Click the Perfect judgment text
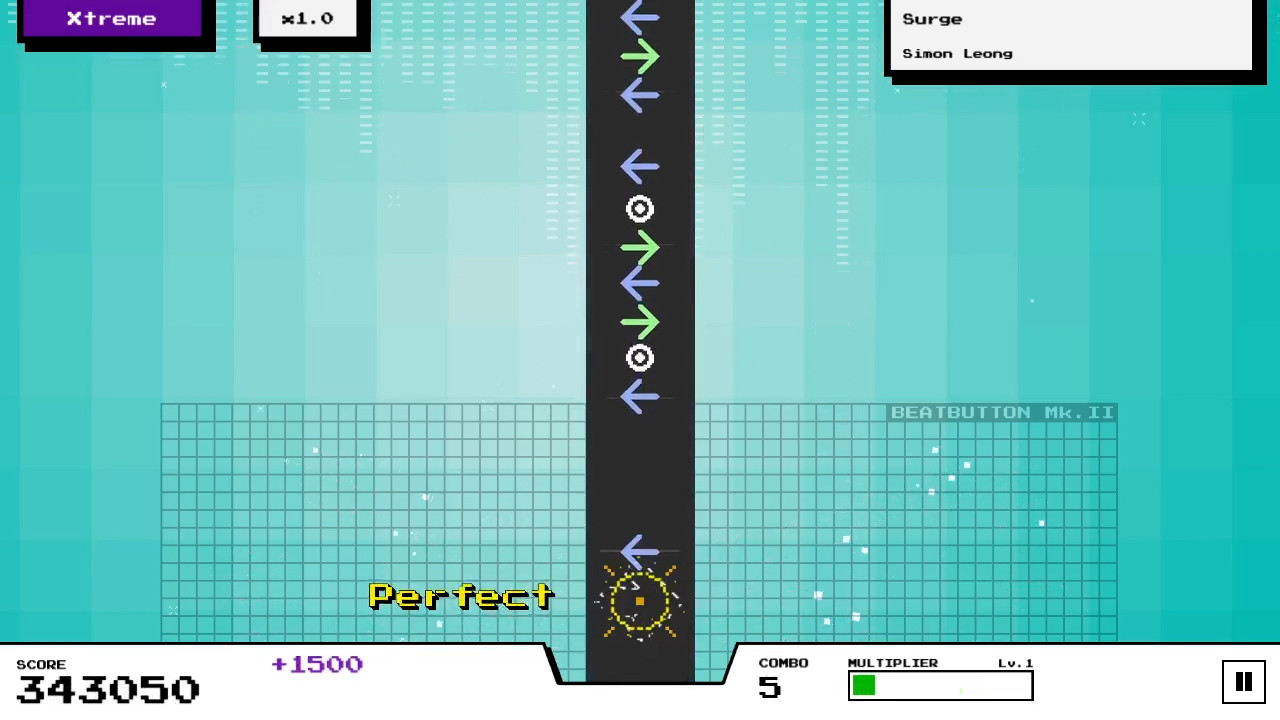The width and height of the screenshot is (1280, 720). tap(460, 596)
